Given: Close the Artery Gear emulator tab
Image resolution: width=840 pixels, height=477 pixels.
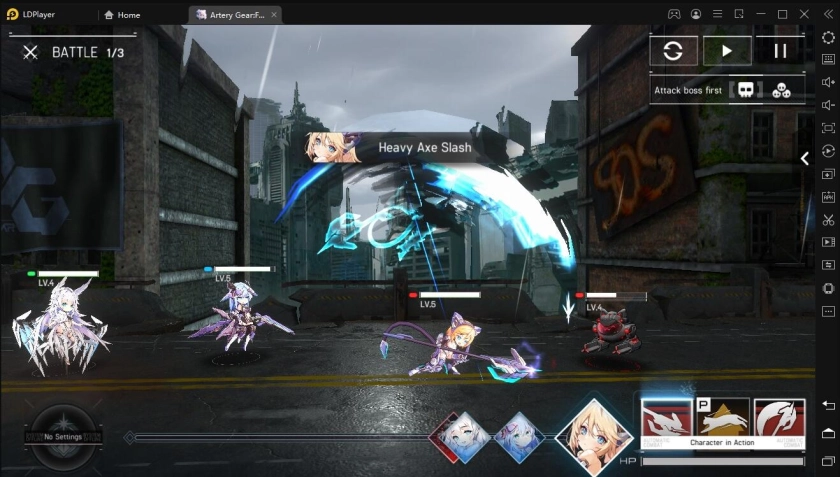Looking at the screenshot, I should pos(274,15).
